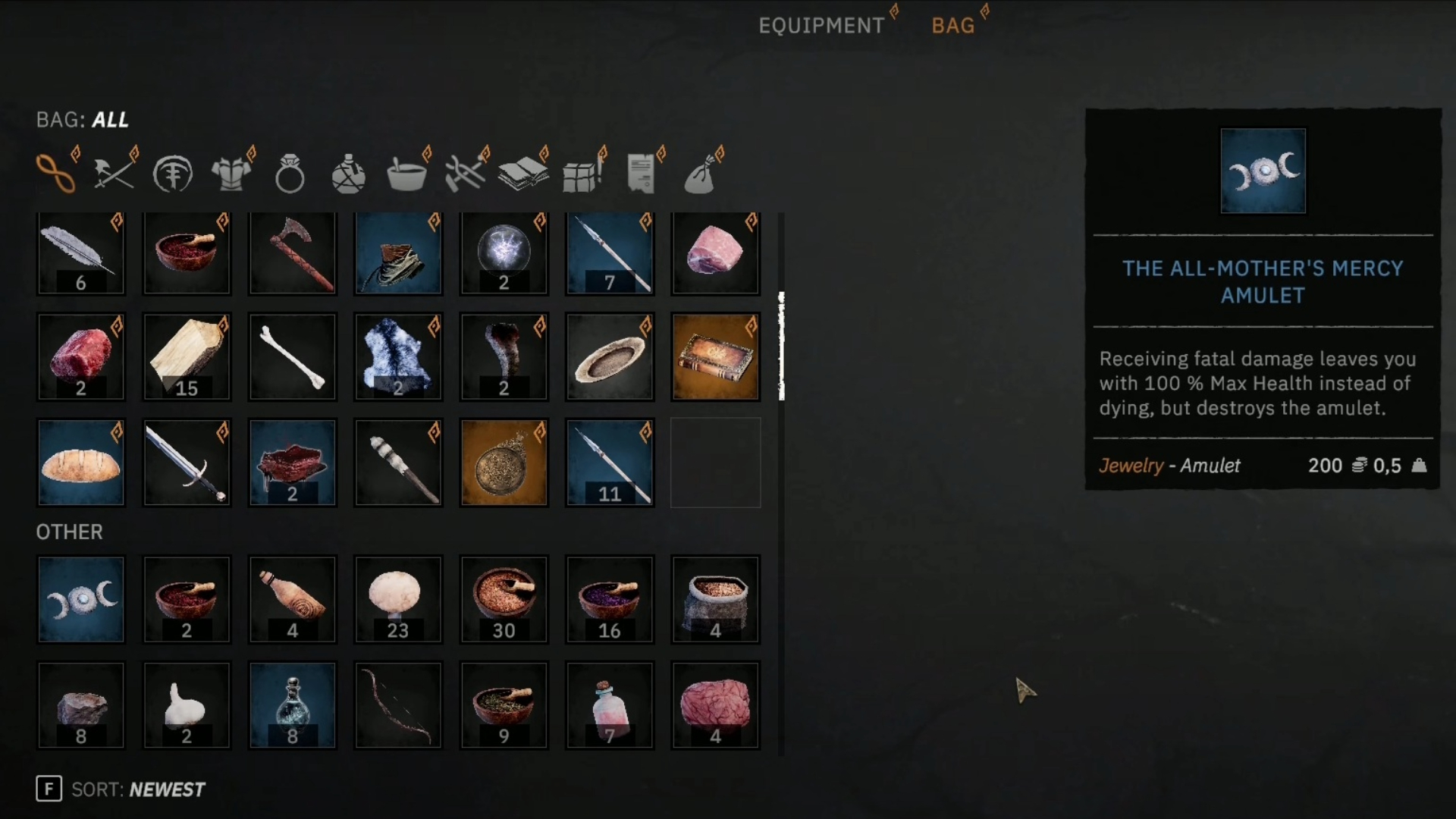Switch to the Equipment tab
The height and width of the screenshot is (819, 1456).
click(821, 26)
